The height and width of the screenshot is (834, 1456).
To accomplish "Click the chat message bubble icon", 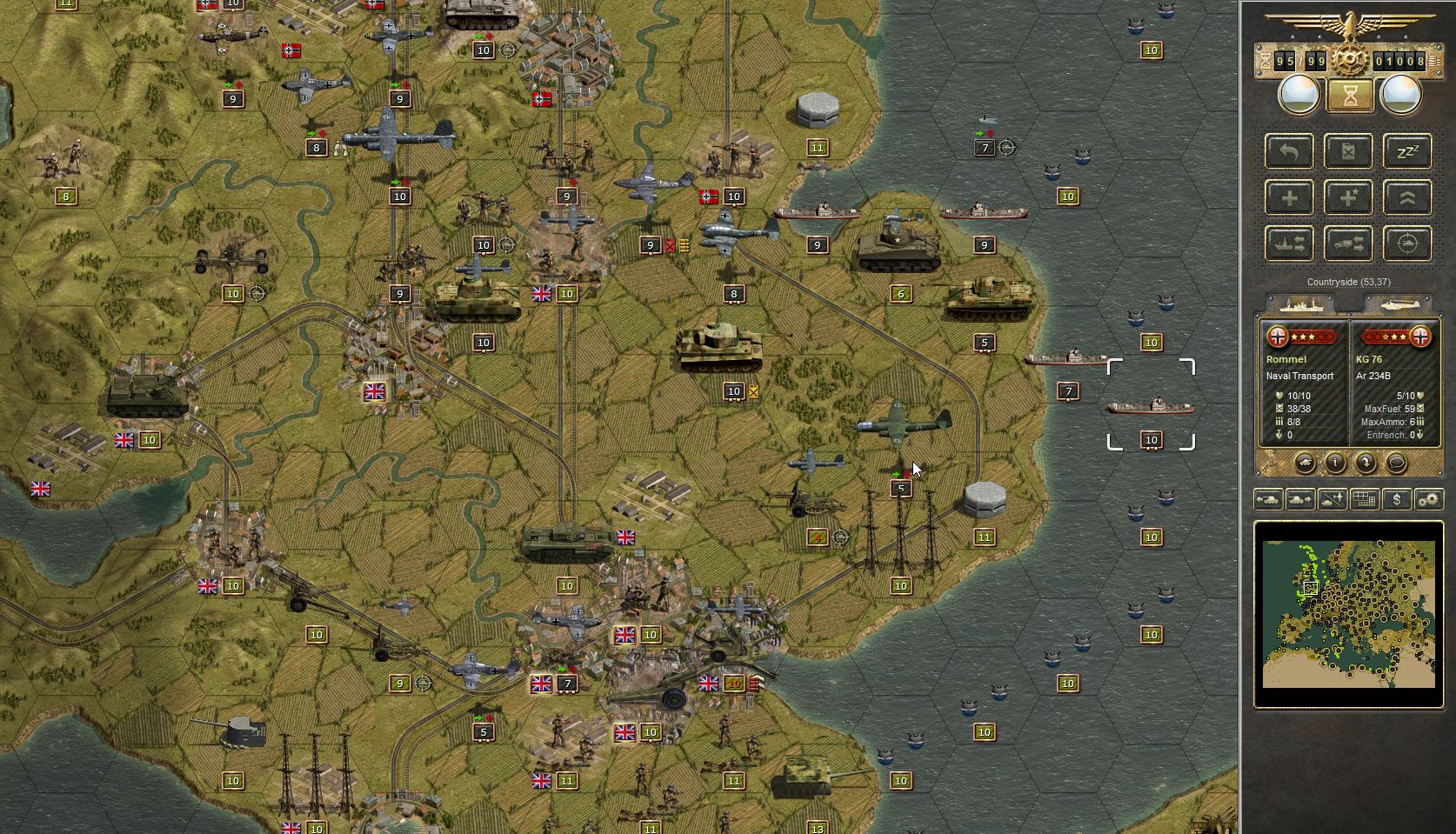I will (1397, 464).
